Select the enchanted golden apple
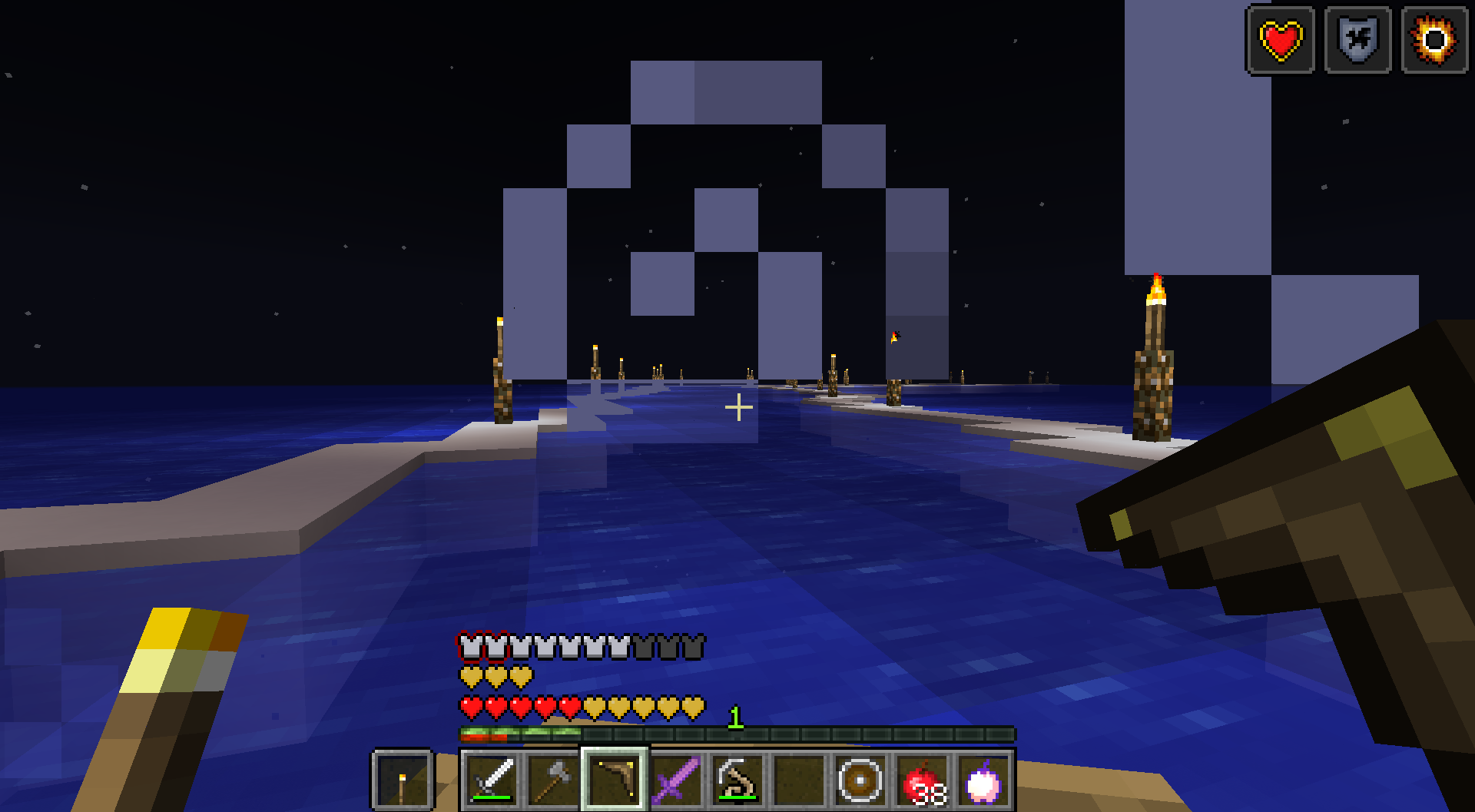Image resolution: width=1475 pixels, height=812 pixels. (x=986, y=780)
